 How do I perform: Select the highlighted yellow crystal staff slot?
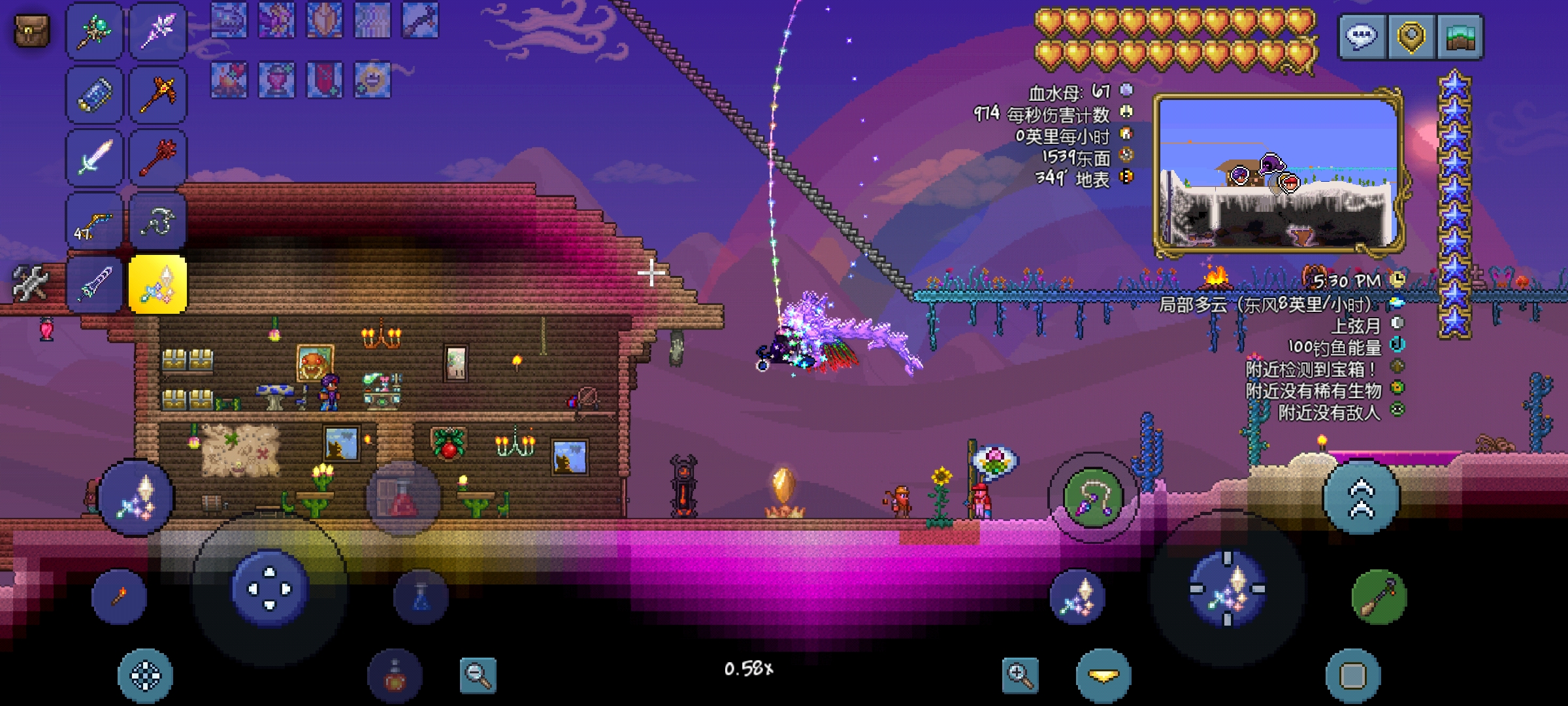pyautogui.click(x=158, y=285)
